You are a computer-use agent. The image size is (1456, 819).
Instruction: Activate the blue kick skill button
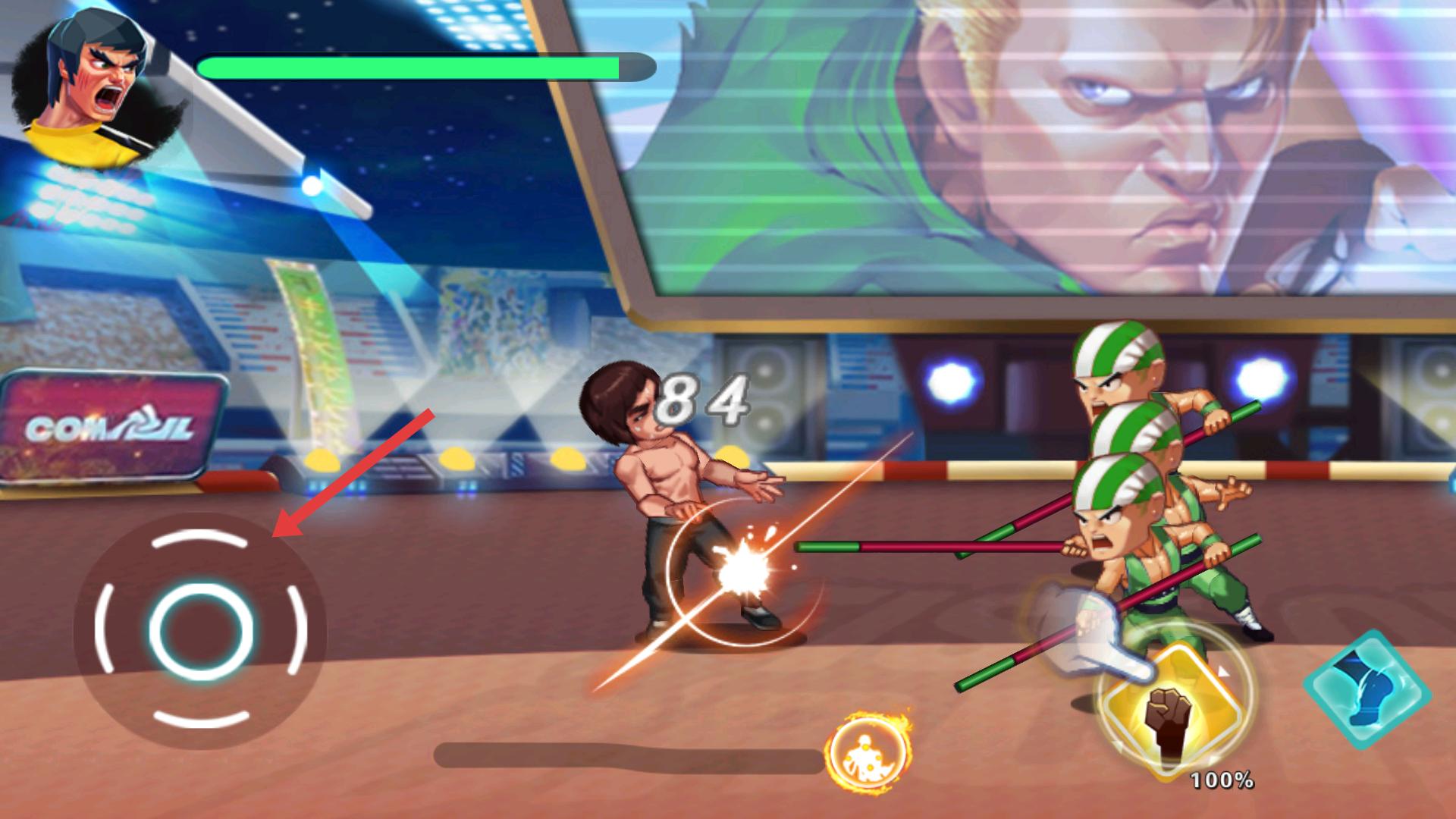[x=1367, y=689]
